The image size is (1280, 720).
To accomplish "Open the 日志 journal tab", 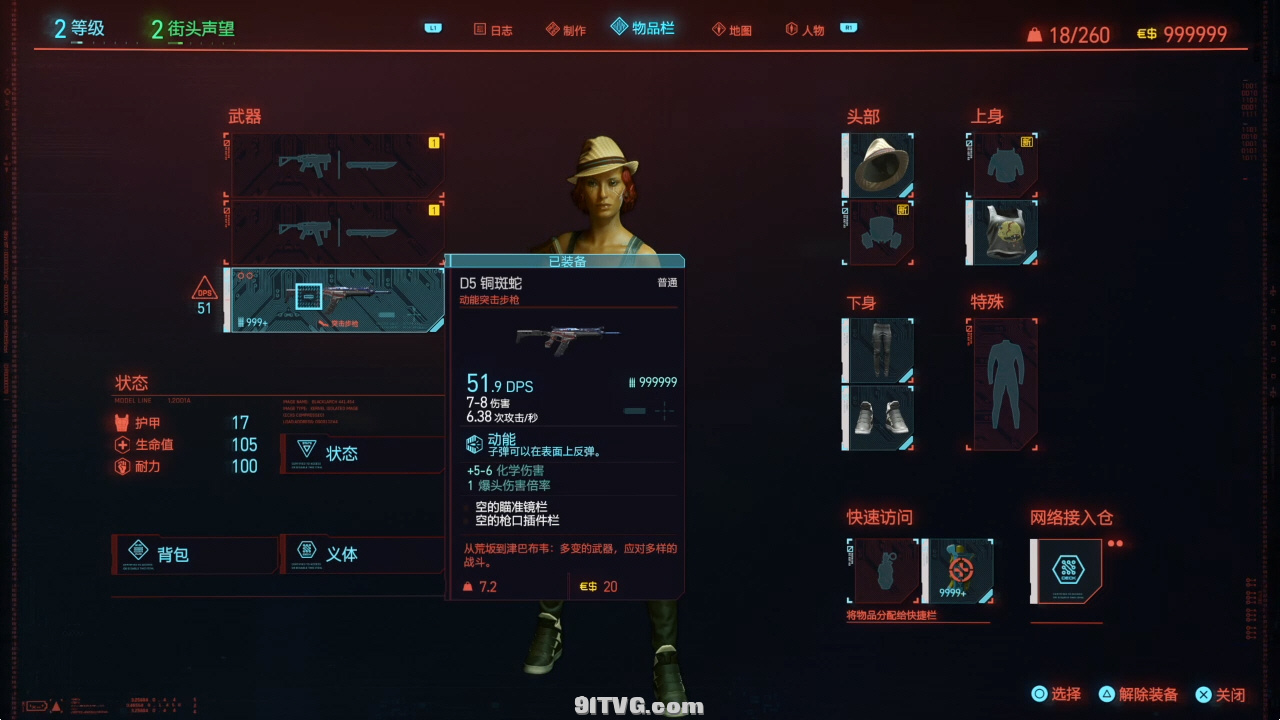I will click(493, 30).
